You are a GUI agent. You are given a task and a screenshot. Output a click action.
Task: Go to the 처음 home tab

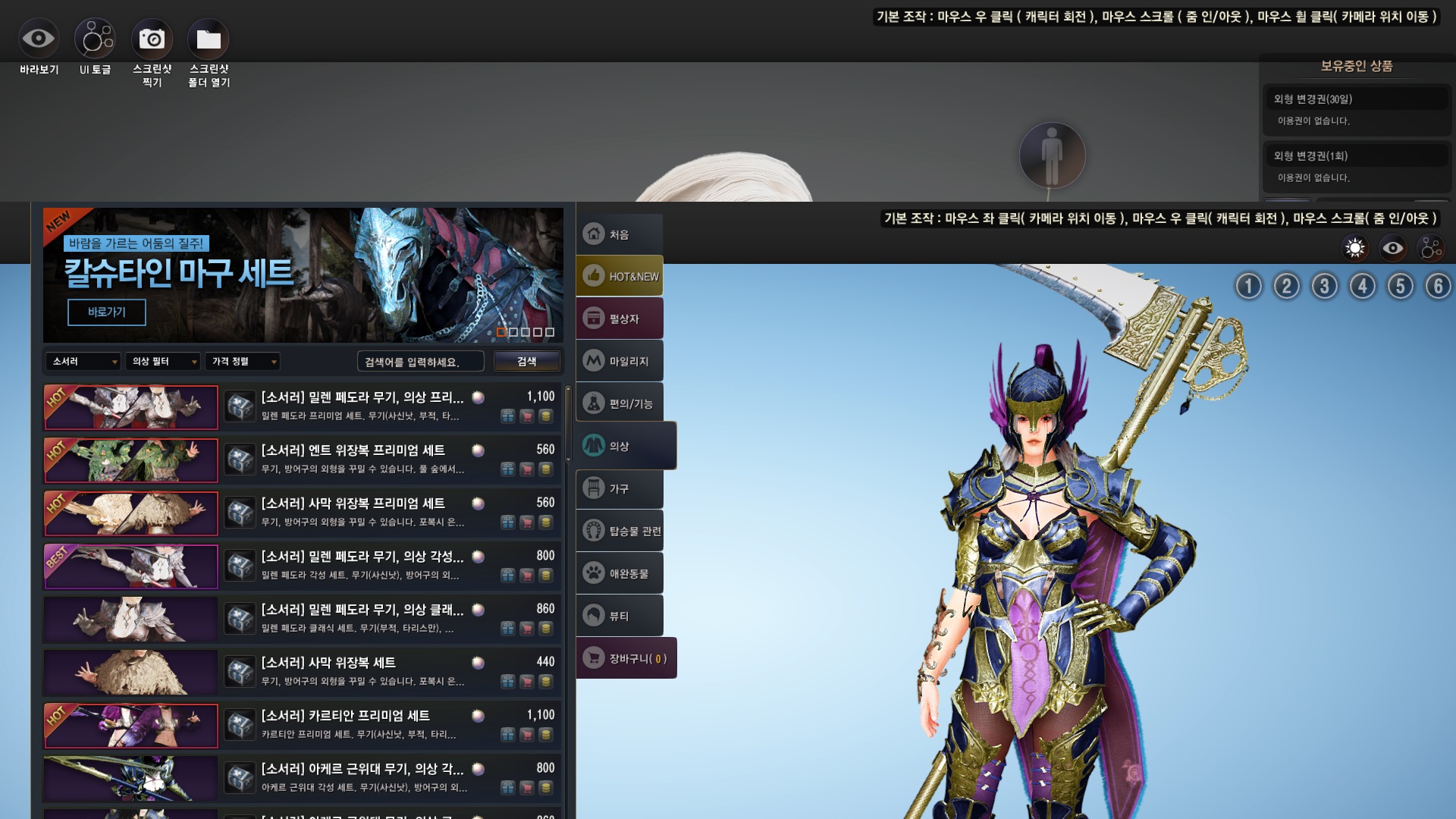[x=620, y=234]
